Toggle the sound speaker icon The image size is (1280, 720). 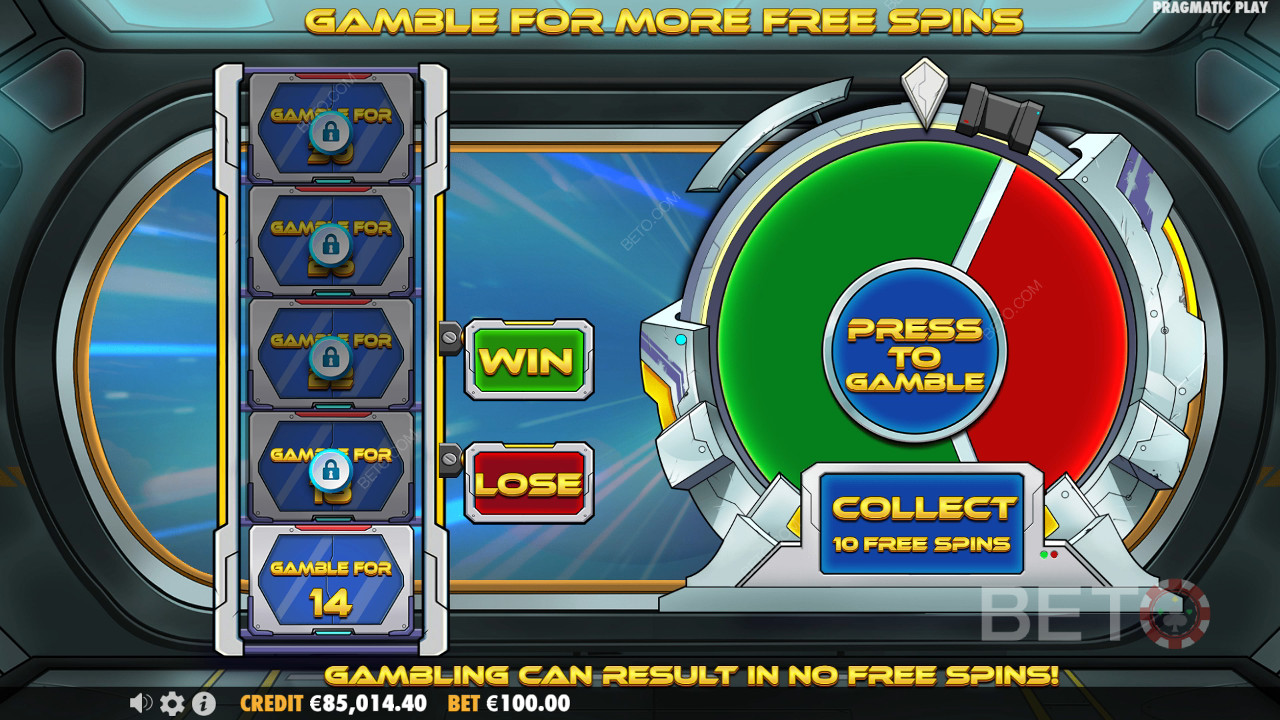click(141, 703)
